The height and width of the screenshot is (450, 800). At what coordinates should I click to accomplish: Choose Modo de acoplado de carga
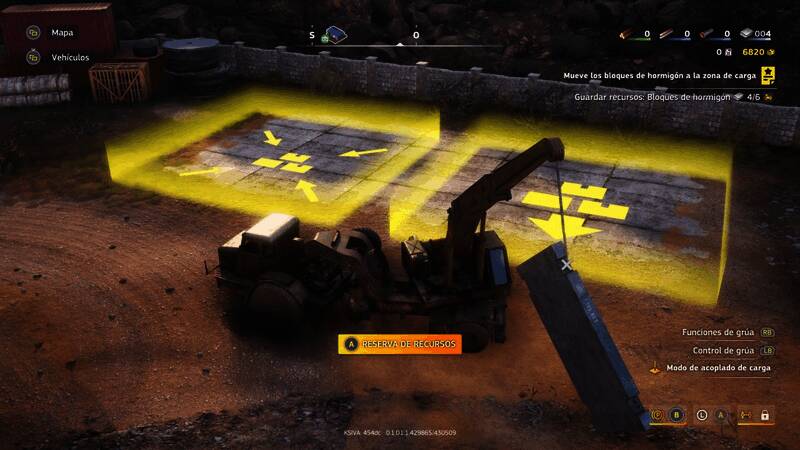point(718,368)
